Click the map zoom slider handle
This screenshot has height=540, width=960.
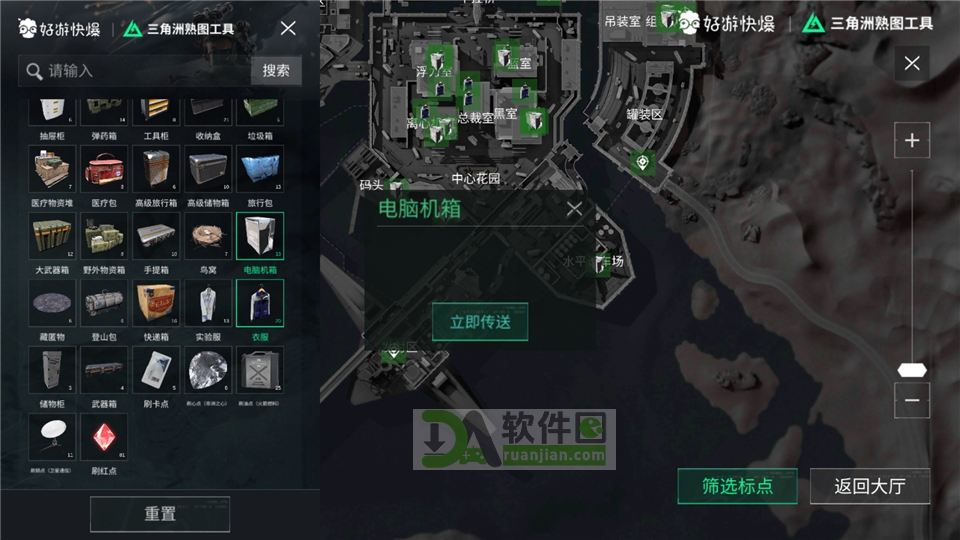pyautogui.click(x=911, y=369)
